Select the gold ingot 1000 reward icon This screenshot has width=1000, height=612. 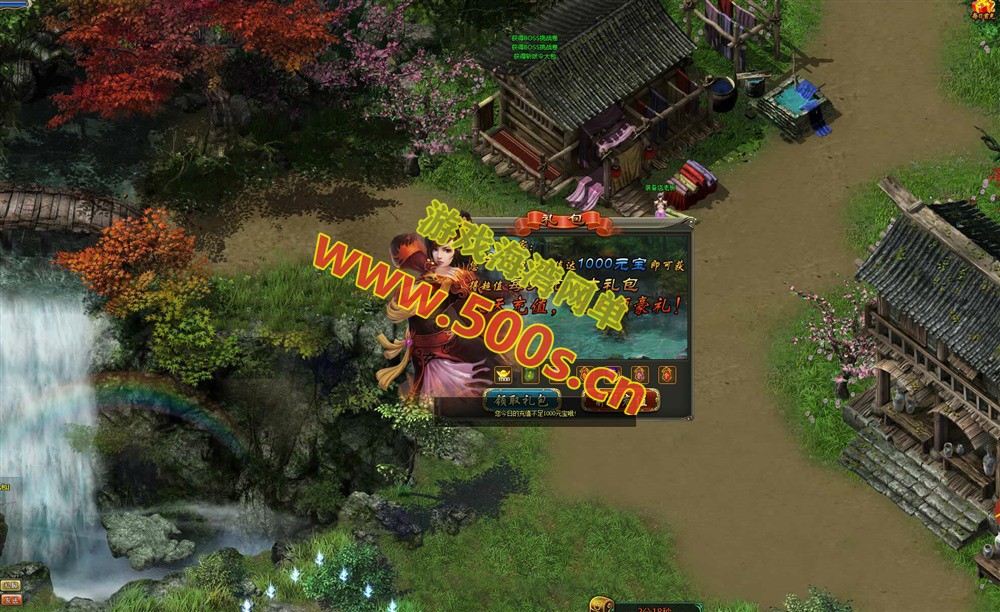click(503, 375)
